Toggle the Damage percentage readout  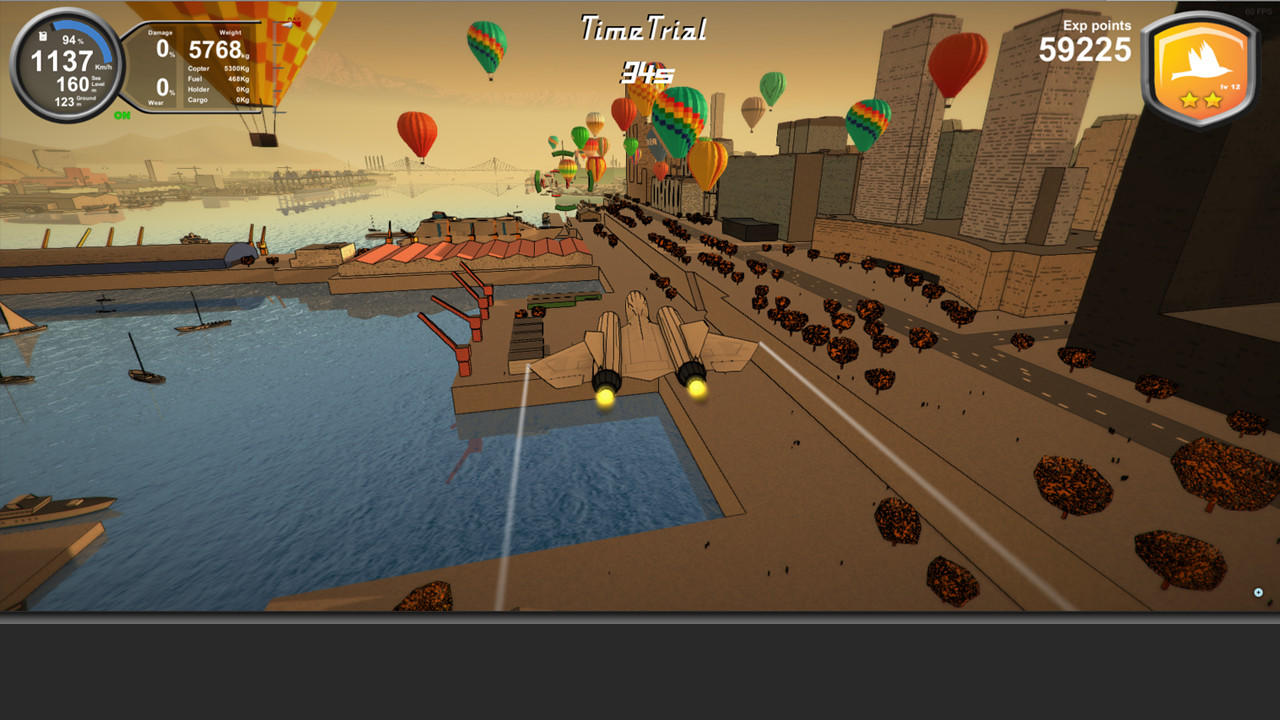(163, 47)
